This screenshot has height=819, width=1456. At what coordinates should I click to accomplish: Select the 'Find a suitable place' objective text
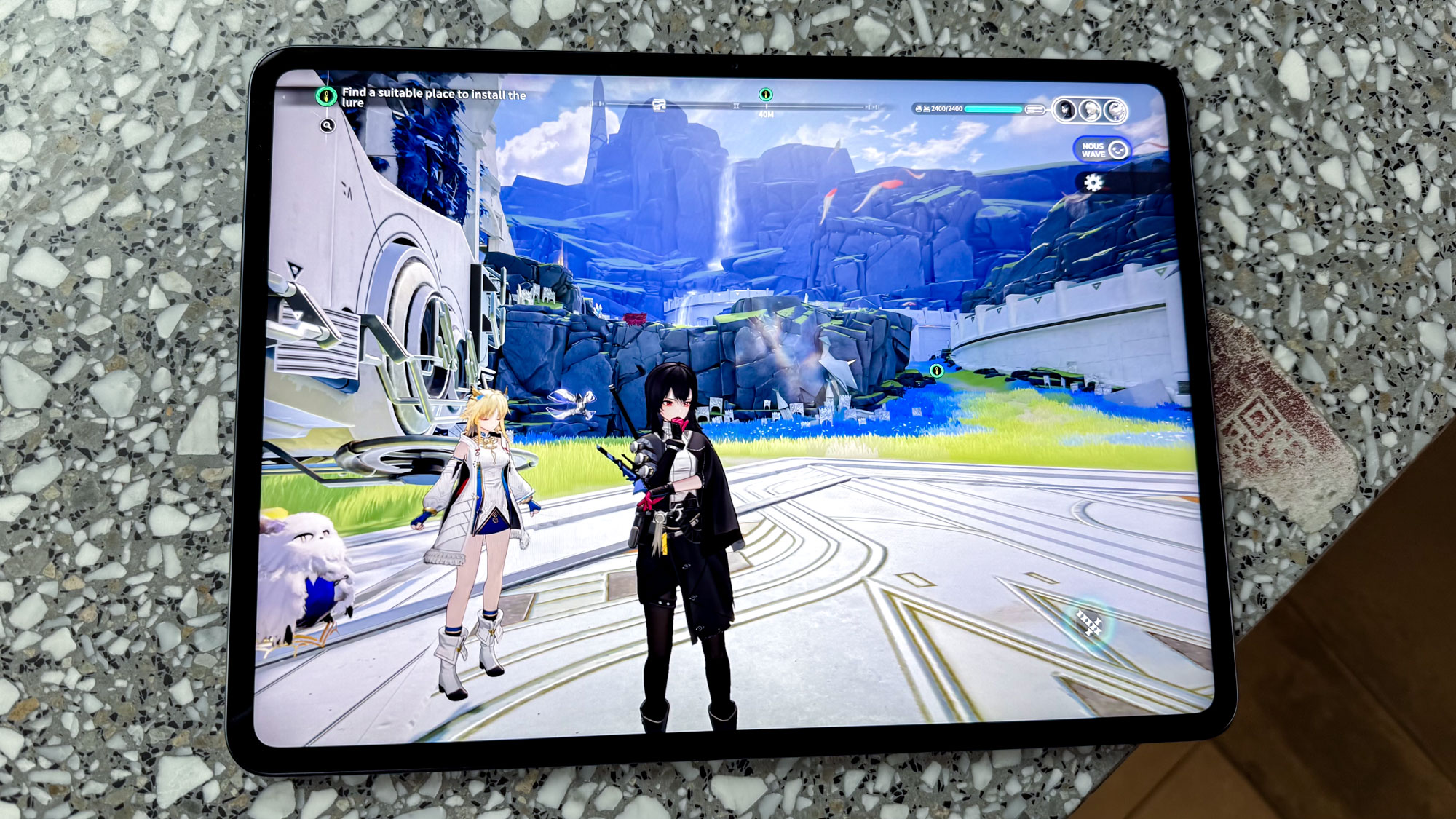(435, 98)
